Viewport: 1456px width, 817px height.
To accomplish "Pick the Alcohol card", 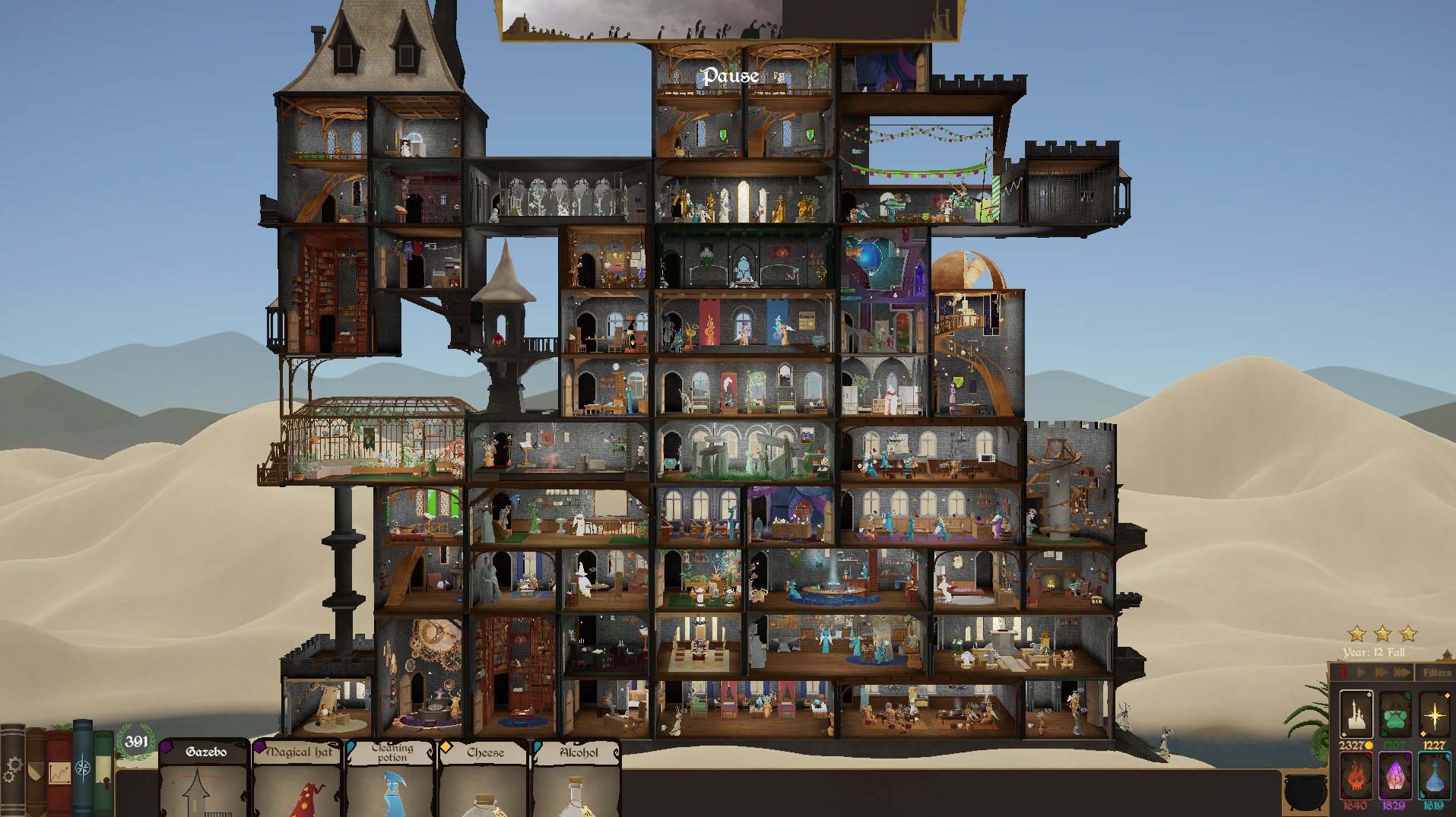I will [576, 779].
